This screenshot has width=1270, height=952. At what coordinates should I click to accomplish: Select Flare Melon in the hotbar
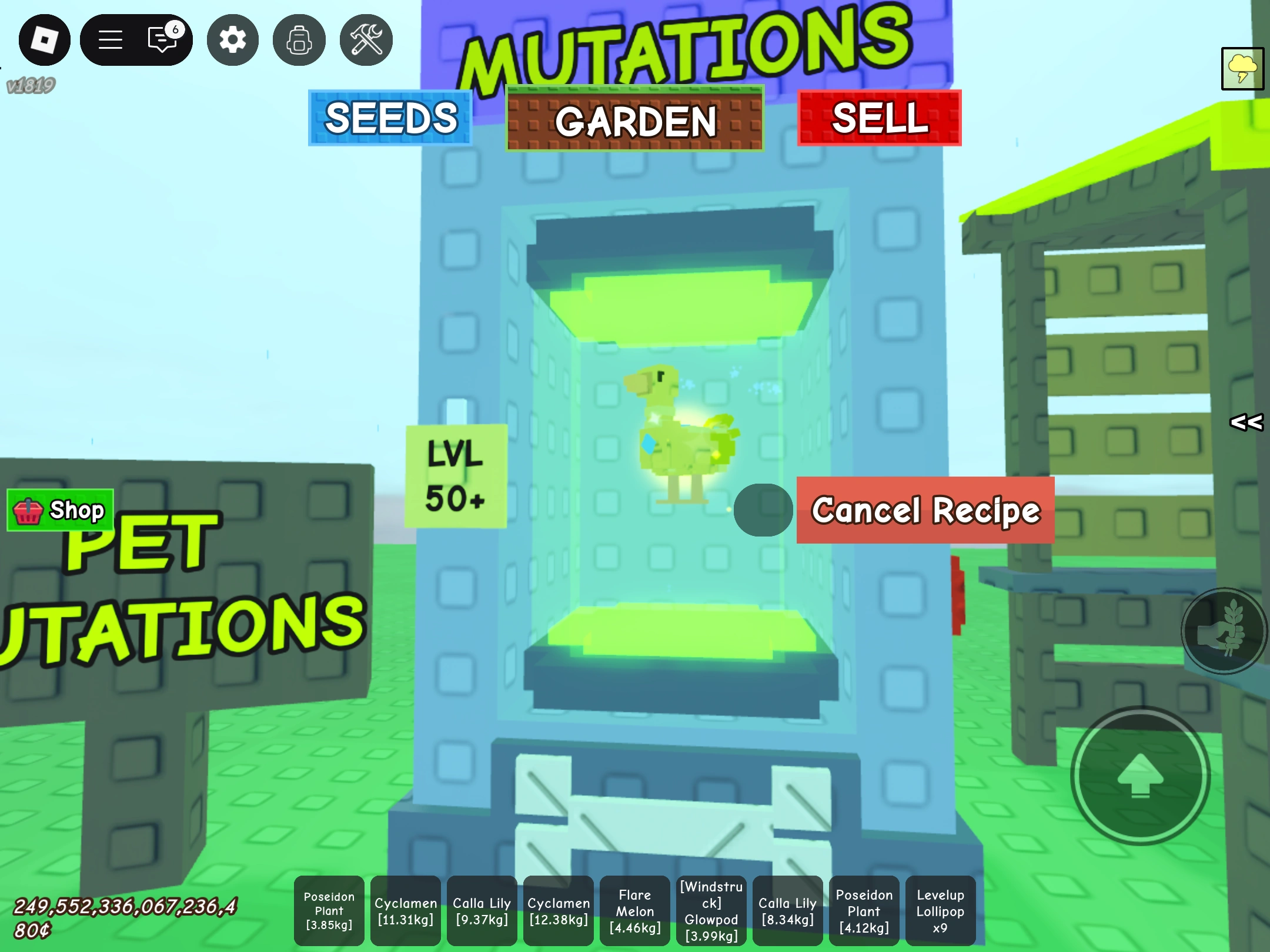click(634, 910)
